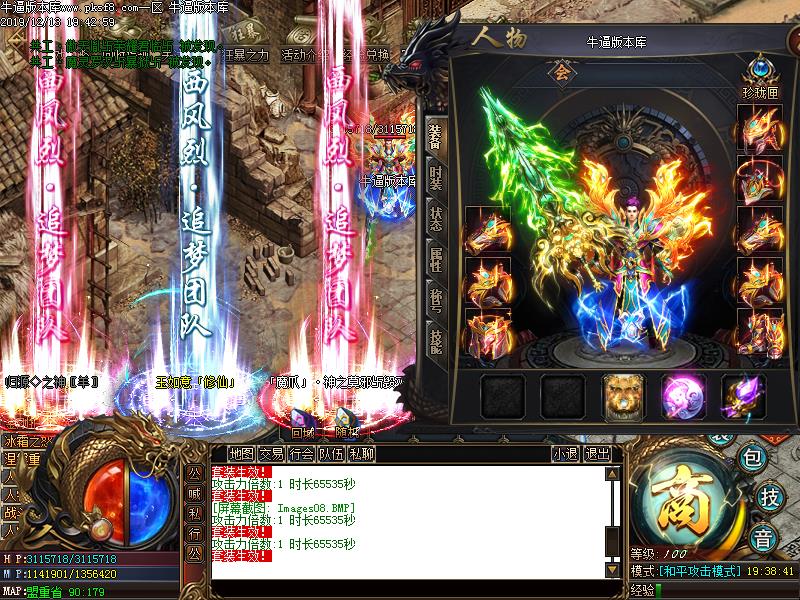
Task: Open the 地图 map button
Action: coord(240,454)
